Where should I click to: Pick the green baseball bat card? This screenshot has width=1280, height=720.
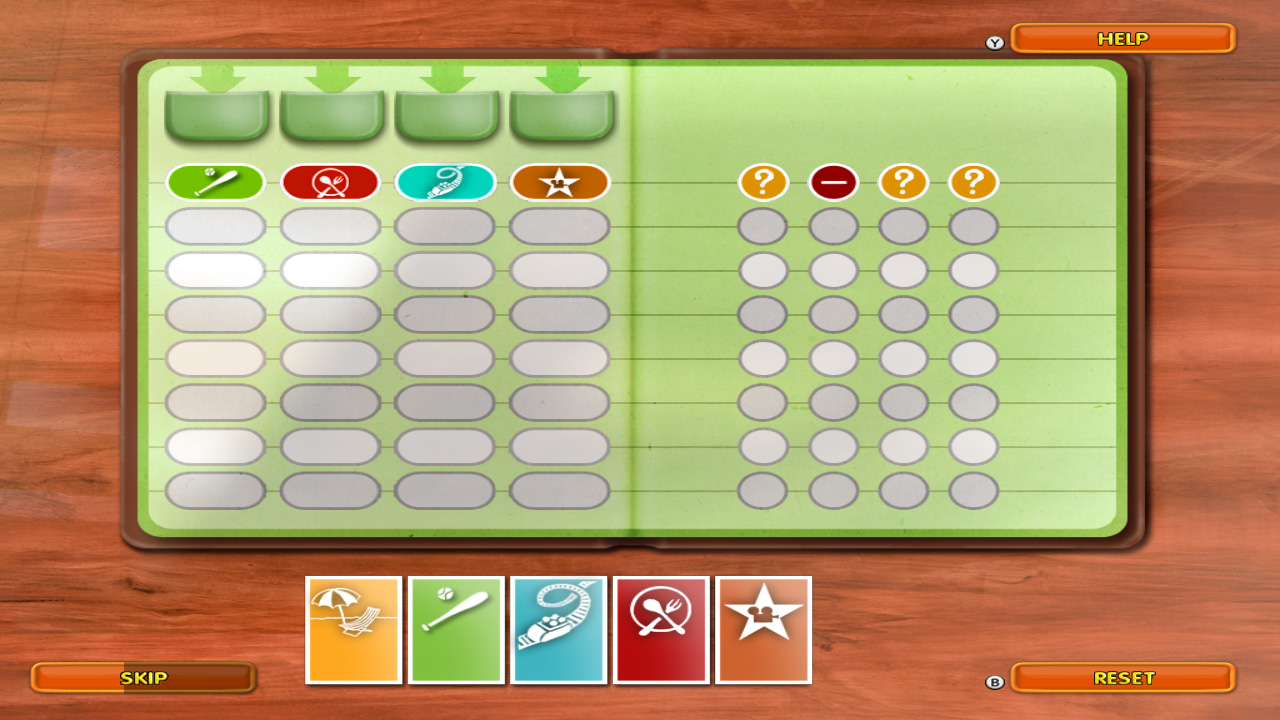point(456,628)
